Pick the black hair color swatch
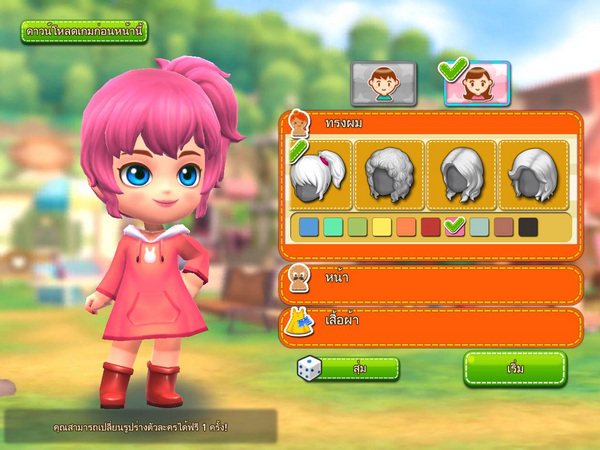600x450 pixels. tap(528, 227)
